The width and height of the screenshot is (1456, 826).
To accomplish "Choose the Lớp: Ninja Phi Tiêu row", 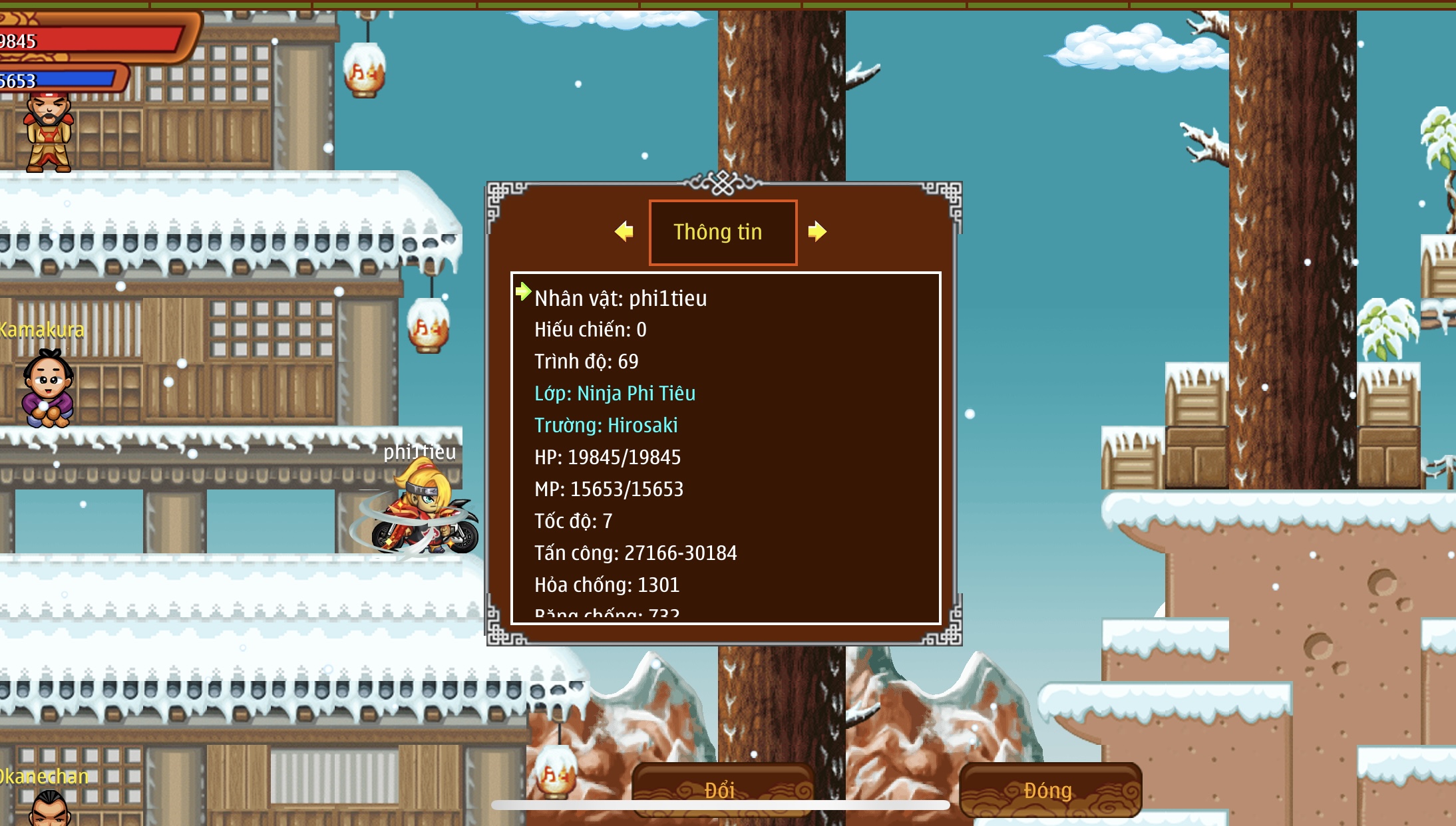I will pos(615,393).
